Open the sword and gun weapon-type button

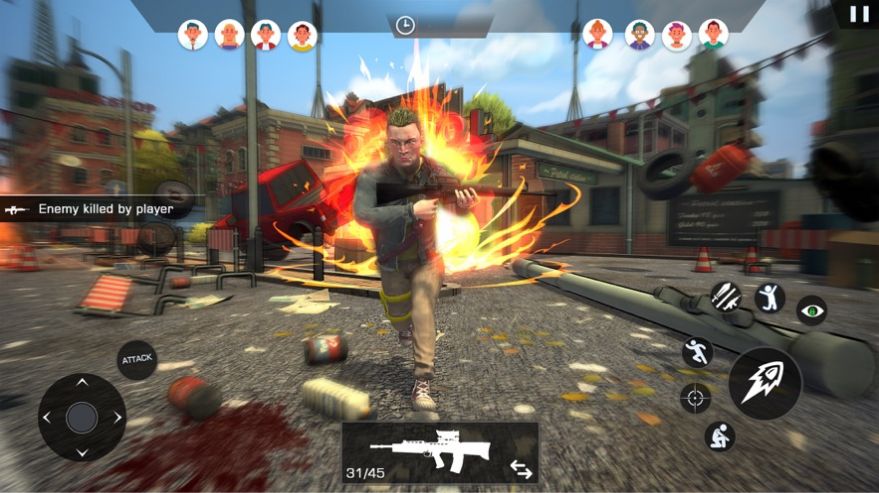[725, 295]
